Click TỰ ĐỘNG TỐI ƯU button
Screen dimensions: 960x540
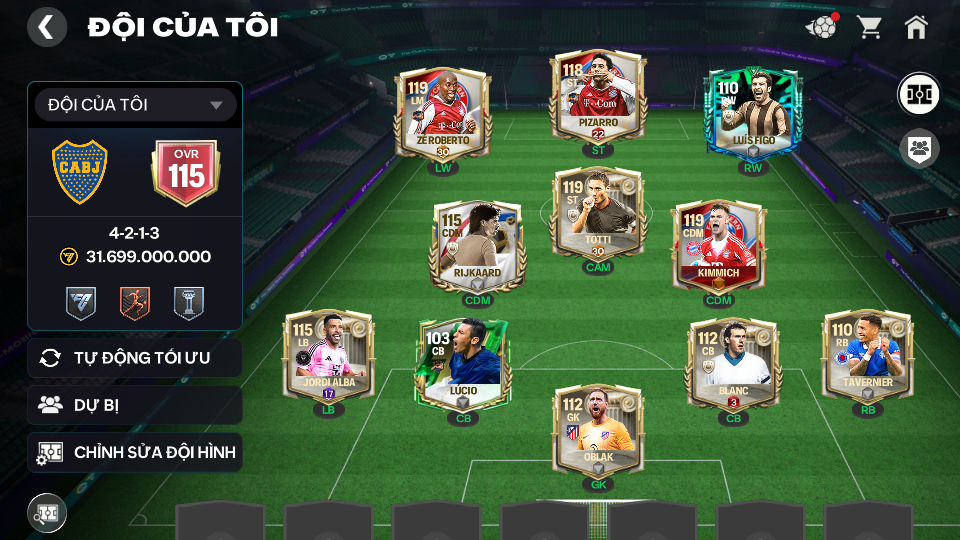coord(135,358)
